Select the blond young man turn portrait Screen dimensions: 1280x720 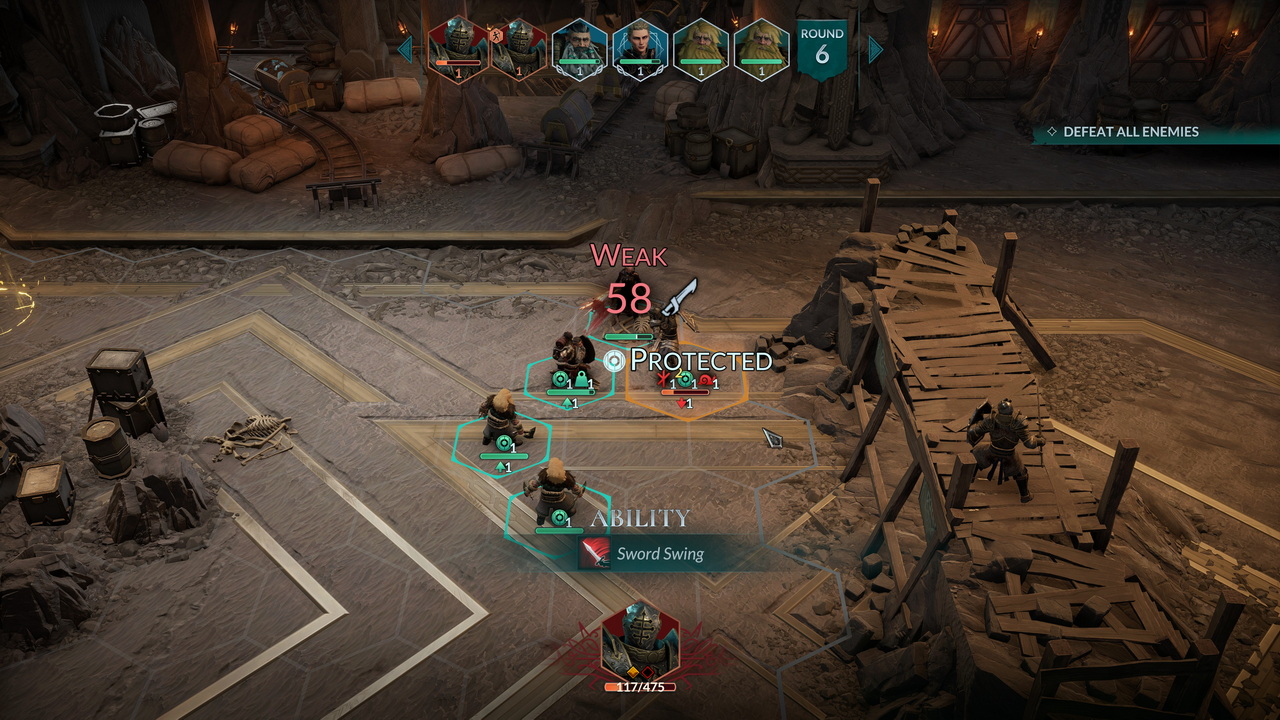640,48
